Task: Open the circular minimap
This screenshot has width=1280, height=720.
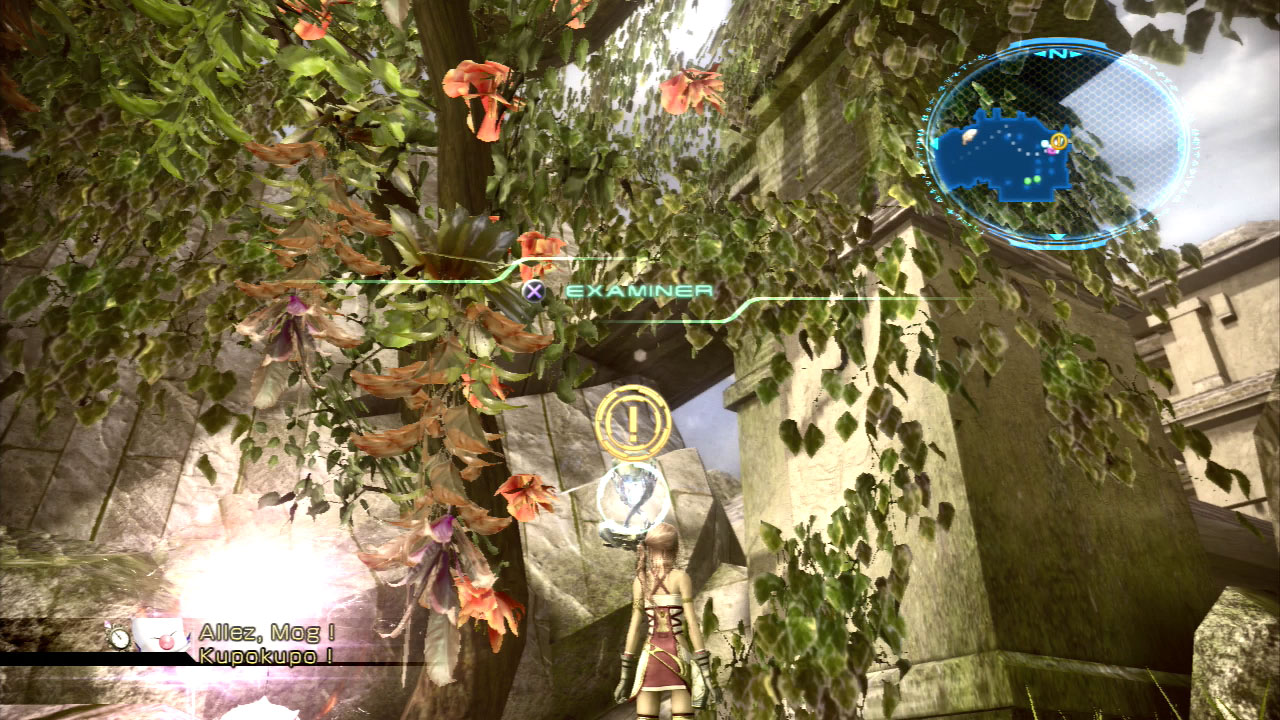Action: 1056,143
